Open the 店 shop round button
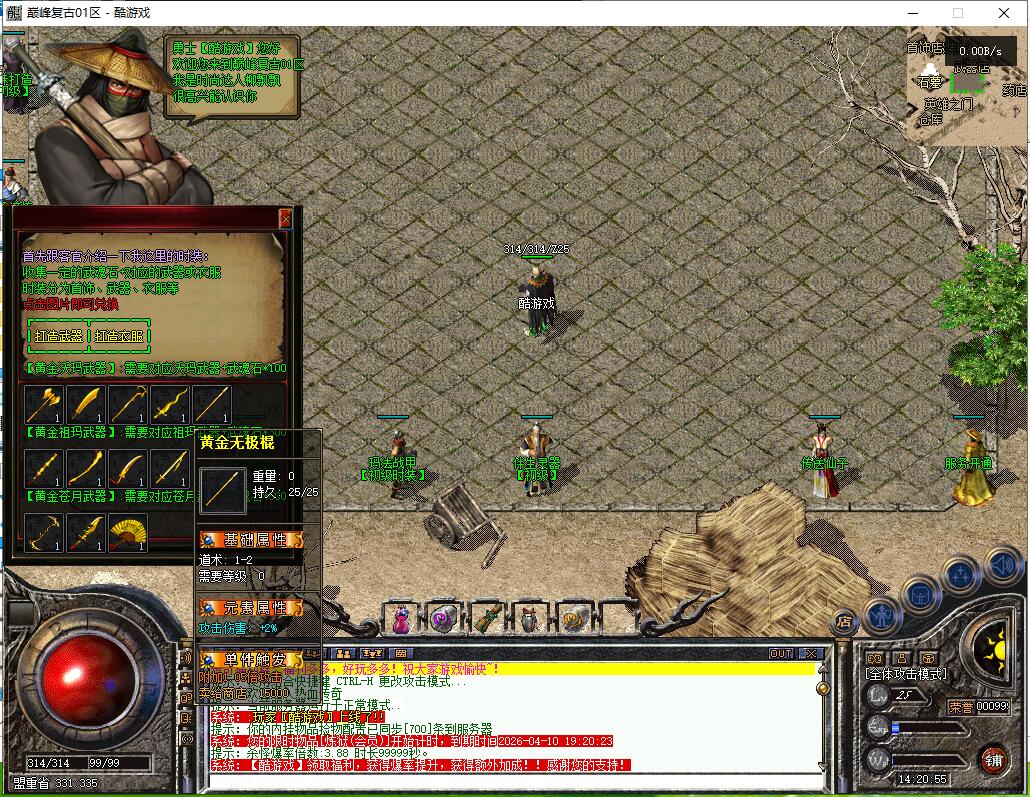Image resolution: width=1030 pixels, height=797 pixels. pos(845,621)
